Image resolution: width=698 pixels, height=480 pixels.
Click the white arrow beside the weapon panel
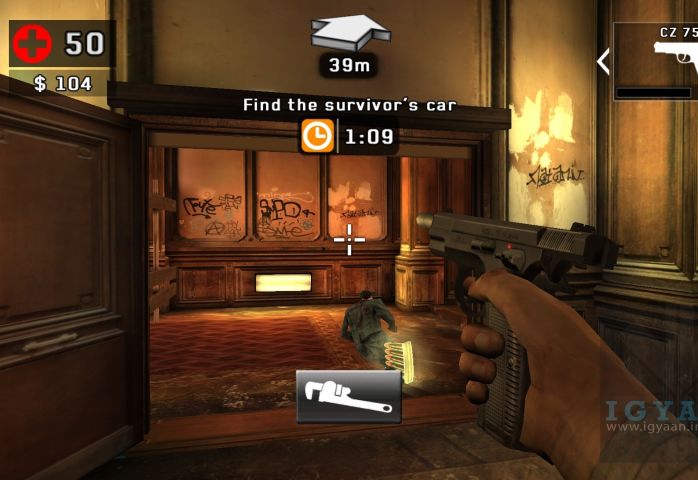[x=603, y=61]
